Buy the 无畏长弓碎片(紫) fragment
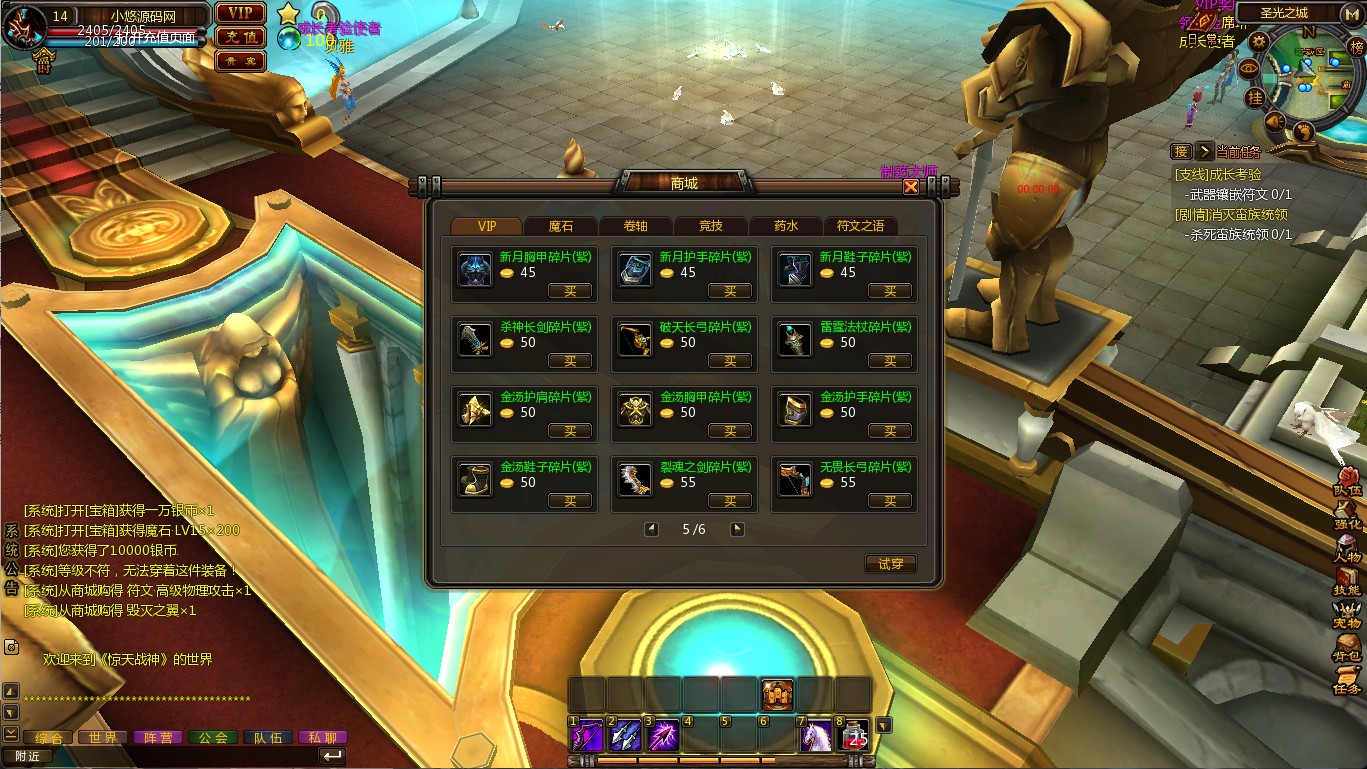The height and width of the screenshot is (769, 1367). 890,501
